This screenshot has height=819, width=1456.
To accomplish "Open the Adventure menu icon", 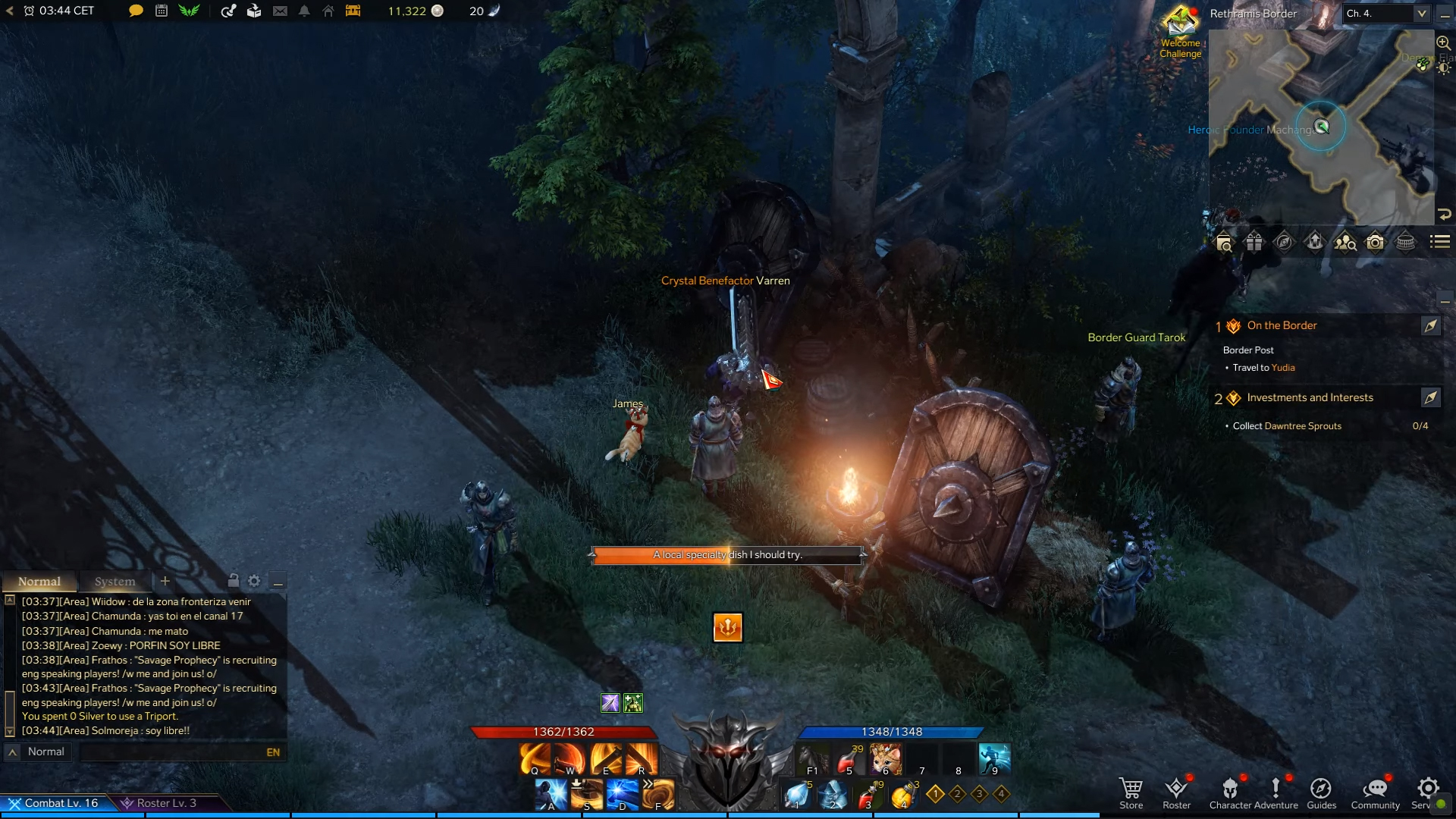I will click(x=1278, y=789).
